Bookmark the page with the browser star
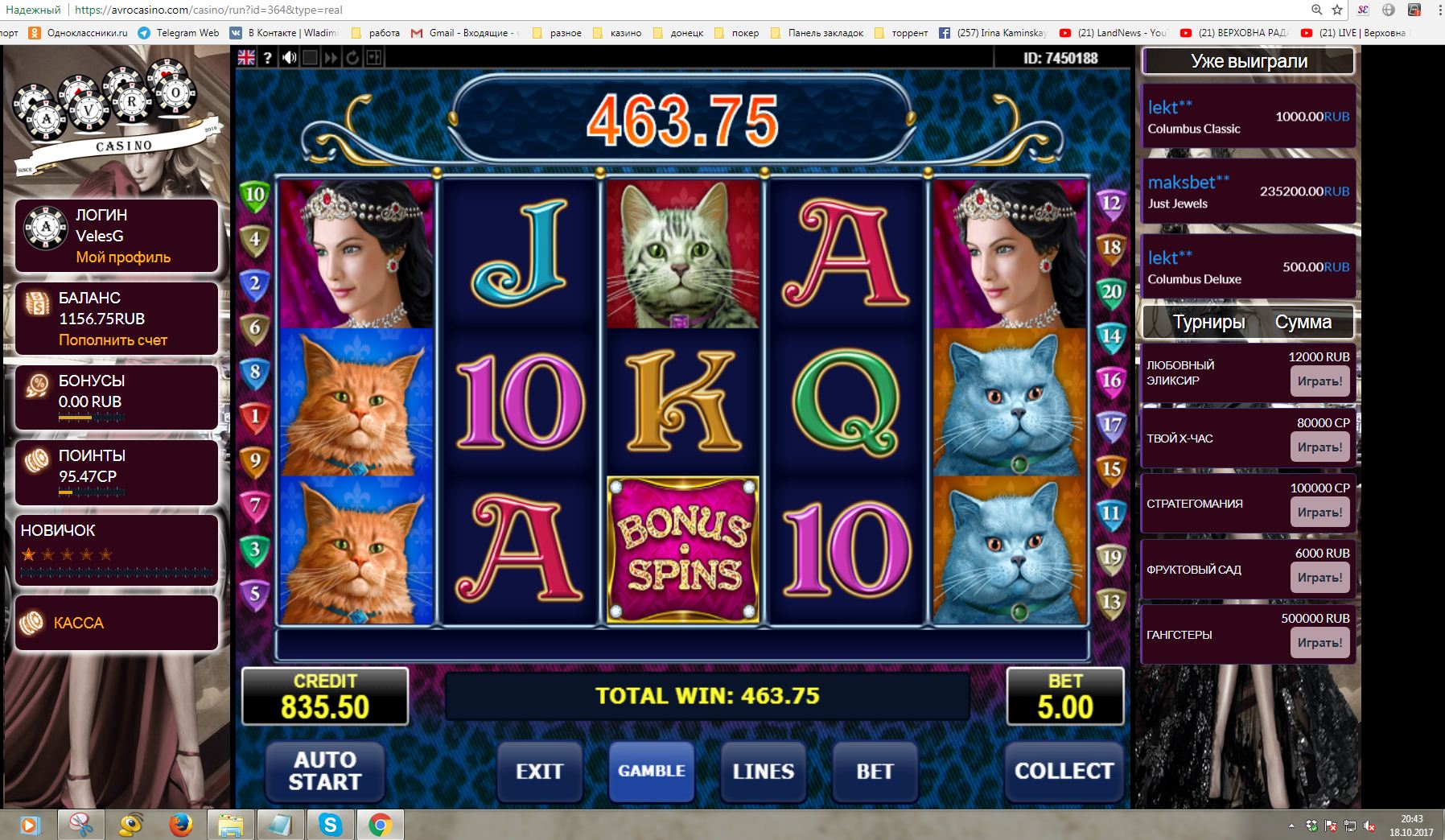Image resolution: width=1445 pixels, height=840 pixels. click(x=1337, y=10)
